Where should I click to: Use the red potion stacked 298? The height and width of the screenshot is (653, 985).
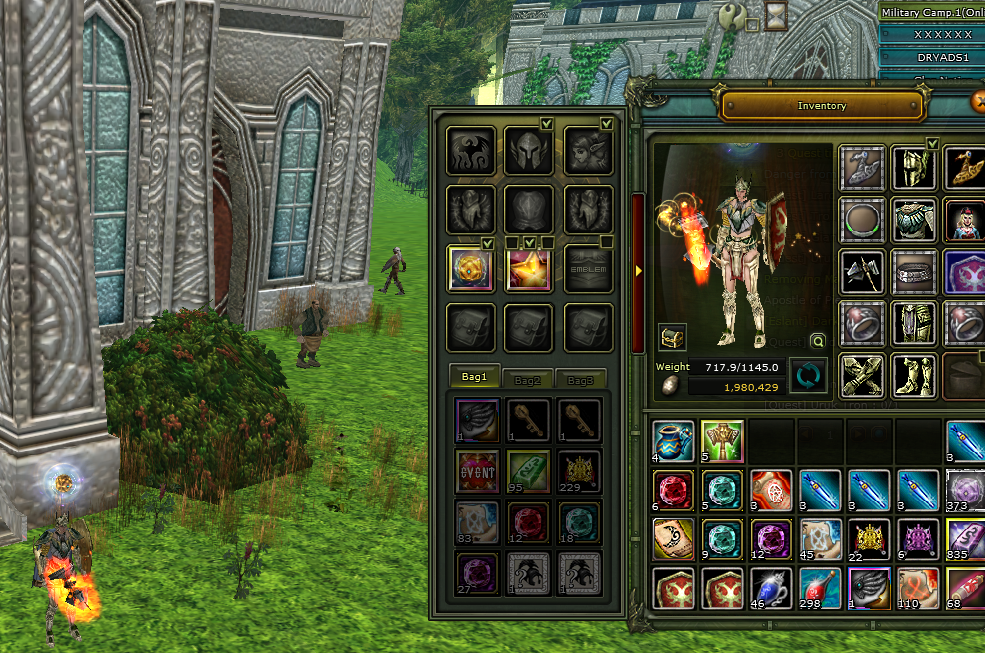click(x=819, y=588)
